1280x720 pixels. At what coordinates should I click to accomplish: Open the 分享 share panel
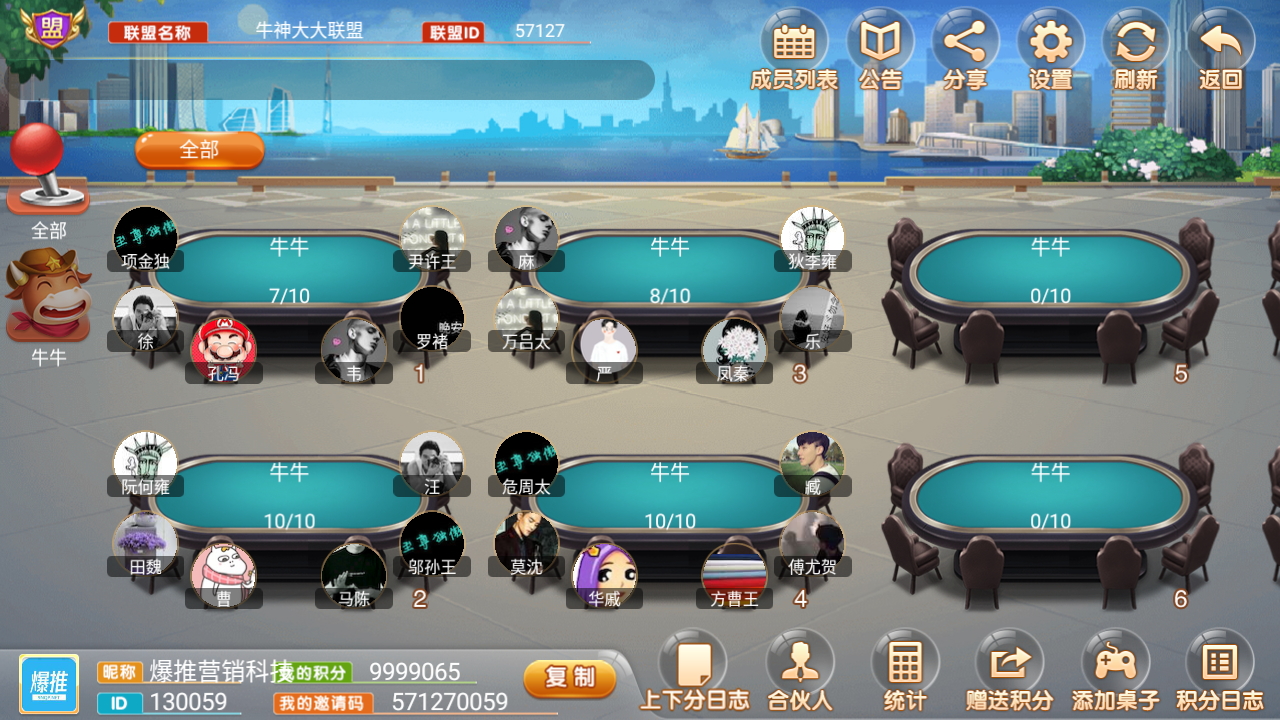pyautogui.click(x=963, y=45)
